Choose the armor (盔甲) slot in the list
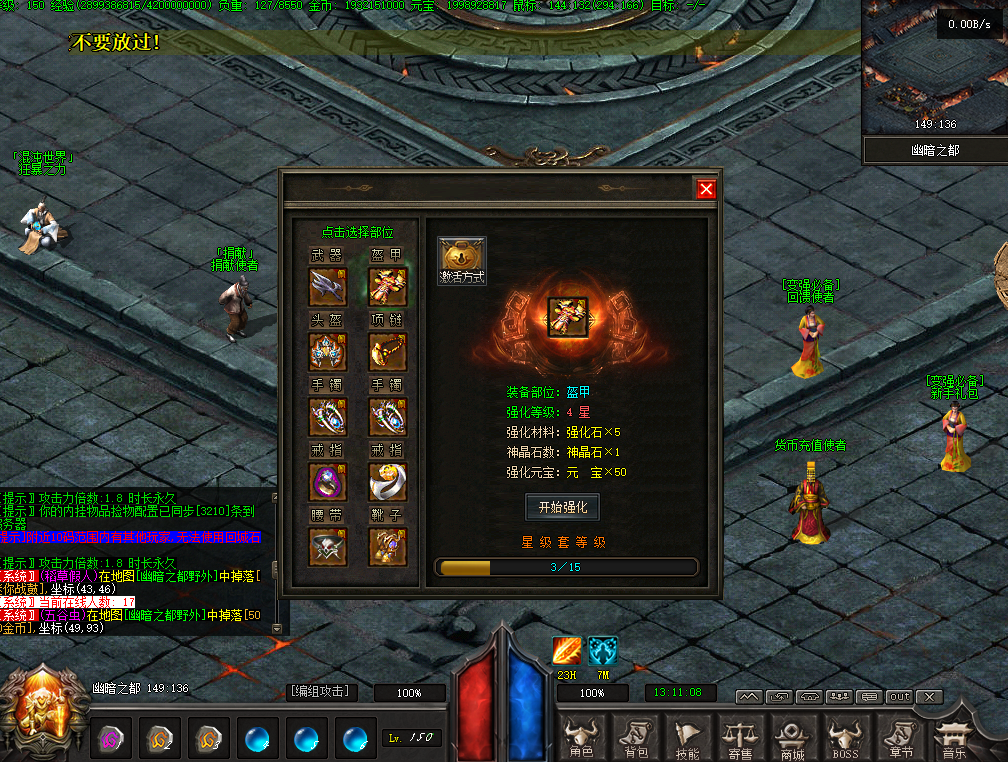 pos(388,286)
